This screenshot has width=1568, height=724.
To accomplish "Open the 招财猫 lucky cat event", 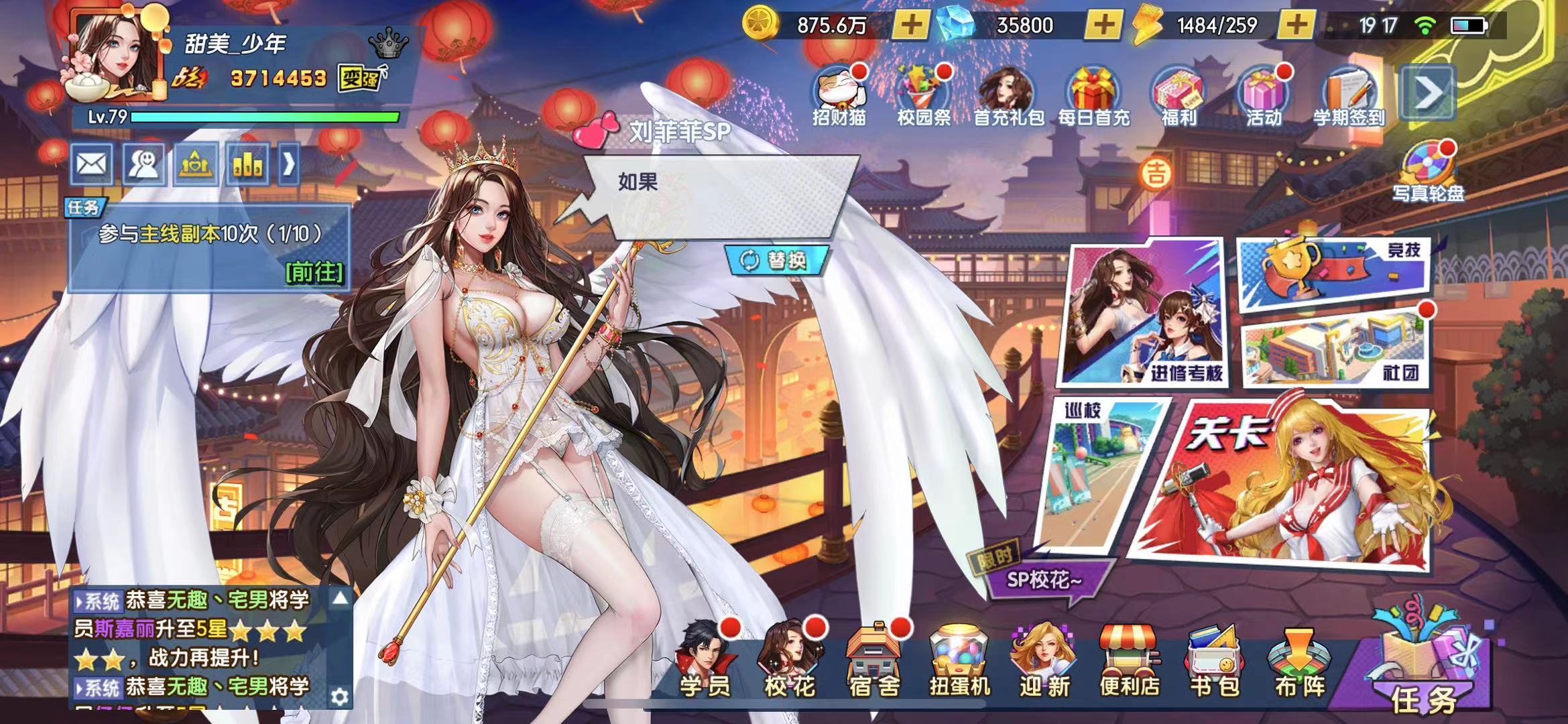I will (x=838, y=96).
